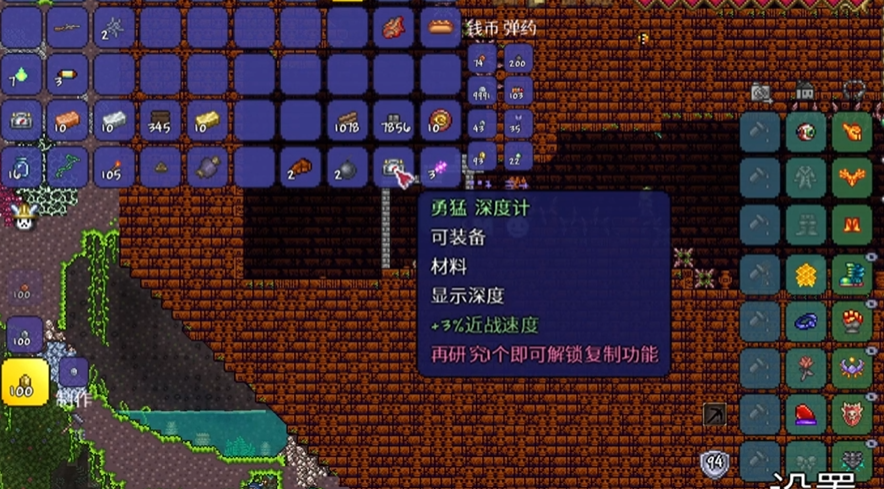Viewport: 884px width, 489px height.
Task: Select the gold bar stack
Action: pyautogui.click(x=207, y=121)
